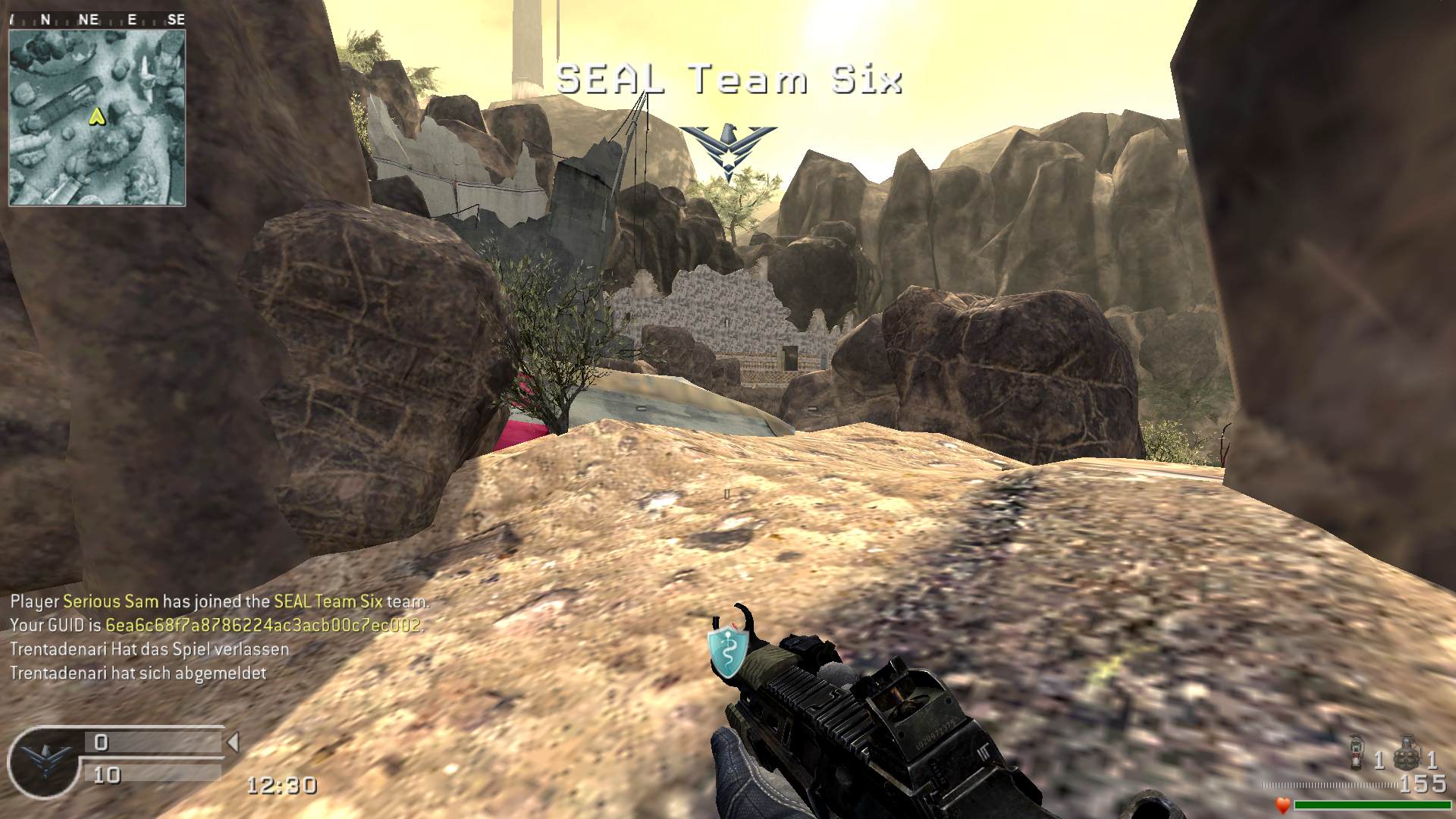Click the red heart health icon
This screenshot has height=819, width=1456.
[x=1282, y=805]
